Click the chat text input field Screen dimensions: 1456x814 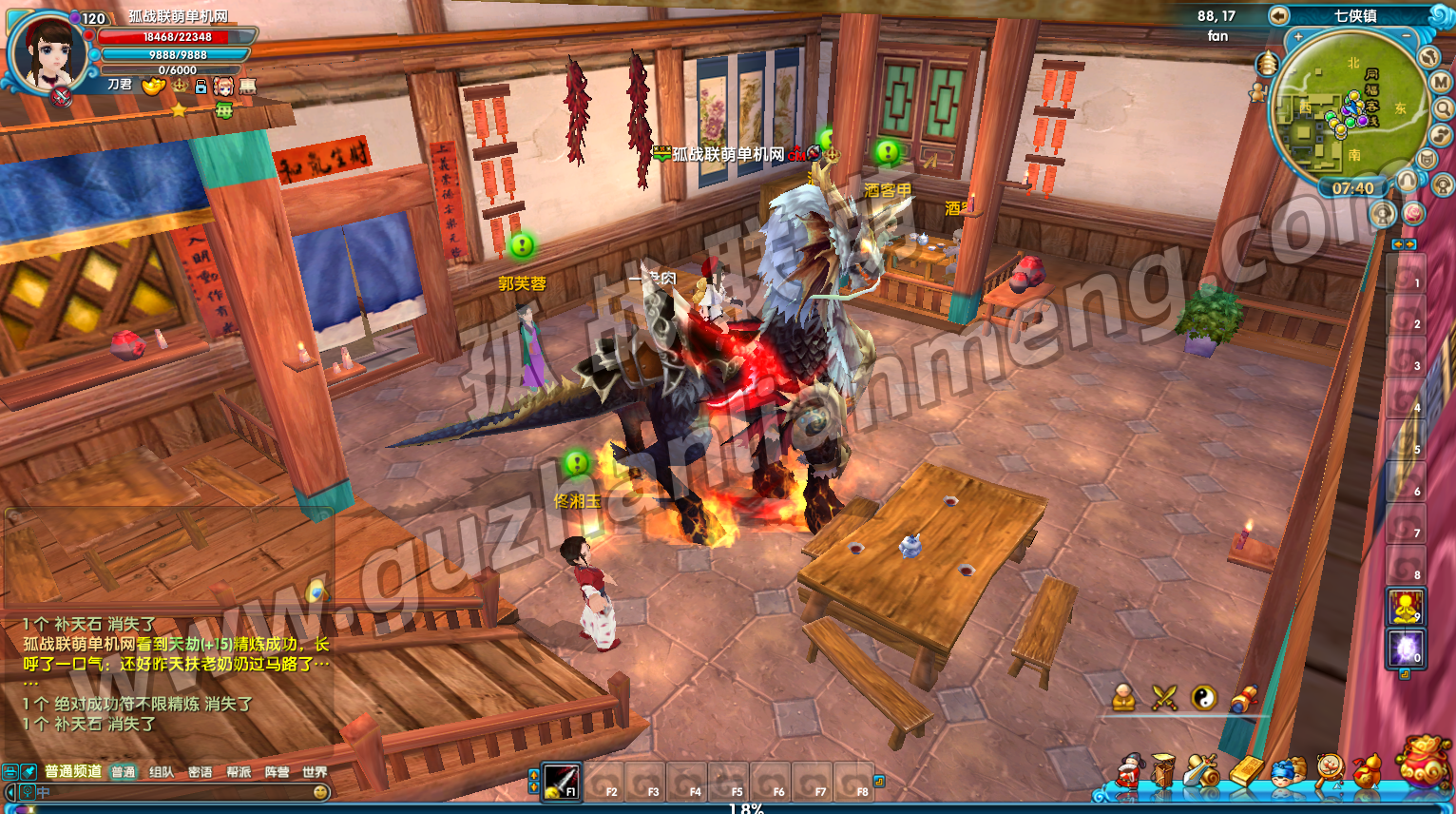click(171, 792)
